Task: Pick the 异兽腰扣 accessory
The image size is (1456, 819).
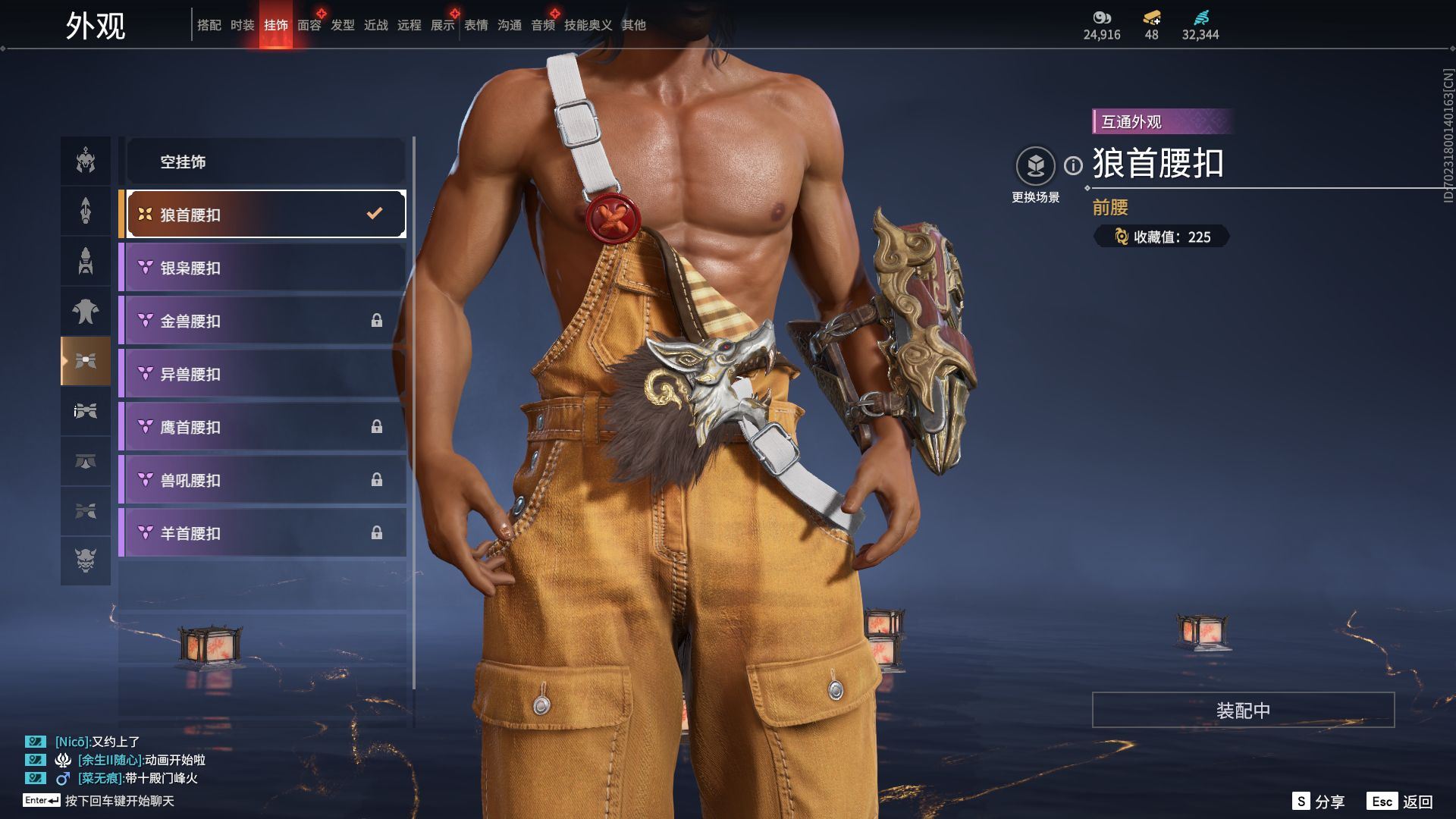Action: point(265,374)
